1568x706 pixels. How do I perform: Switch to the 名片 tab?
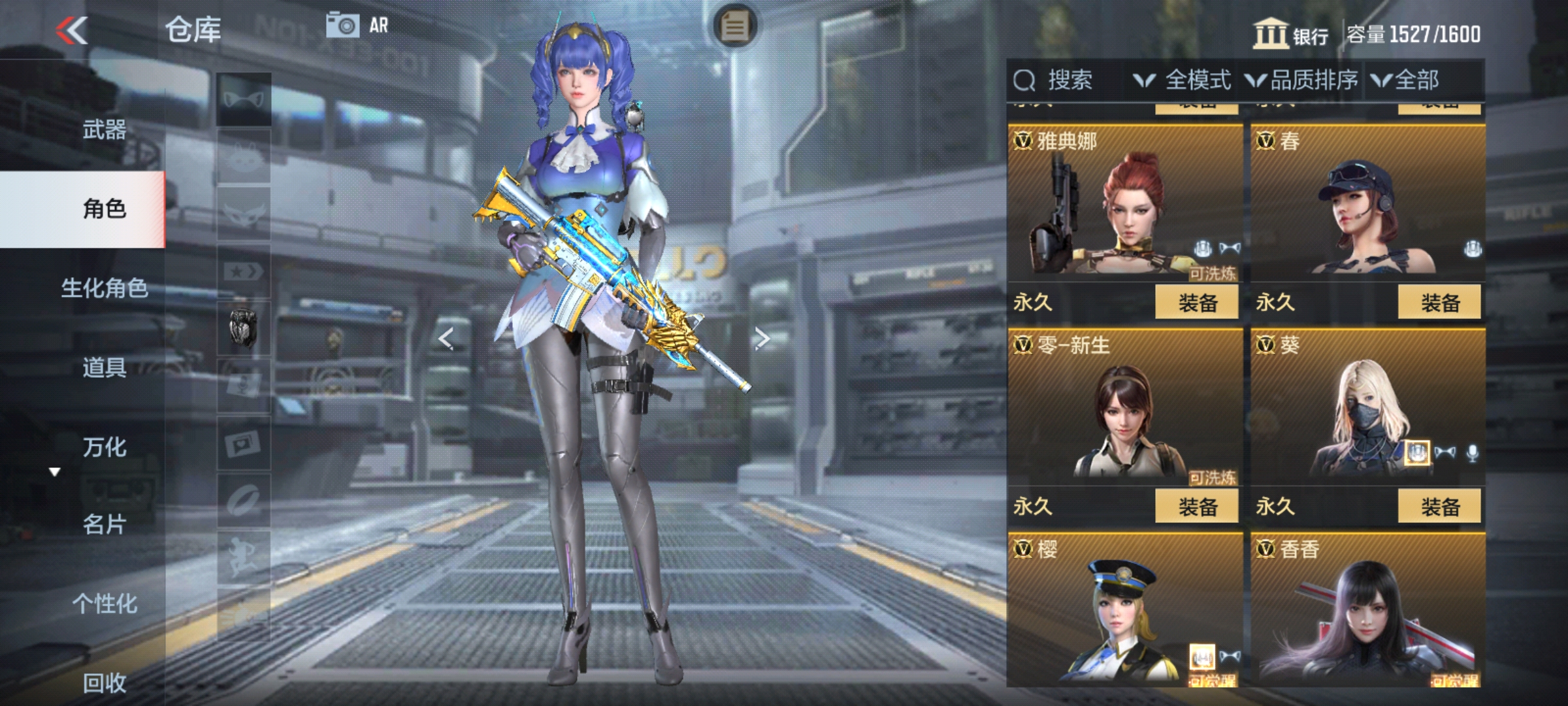(x=105, y=524)
